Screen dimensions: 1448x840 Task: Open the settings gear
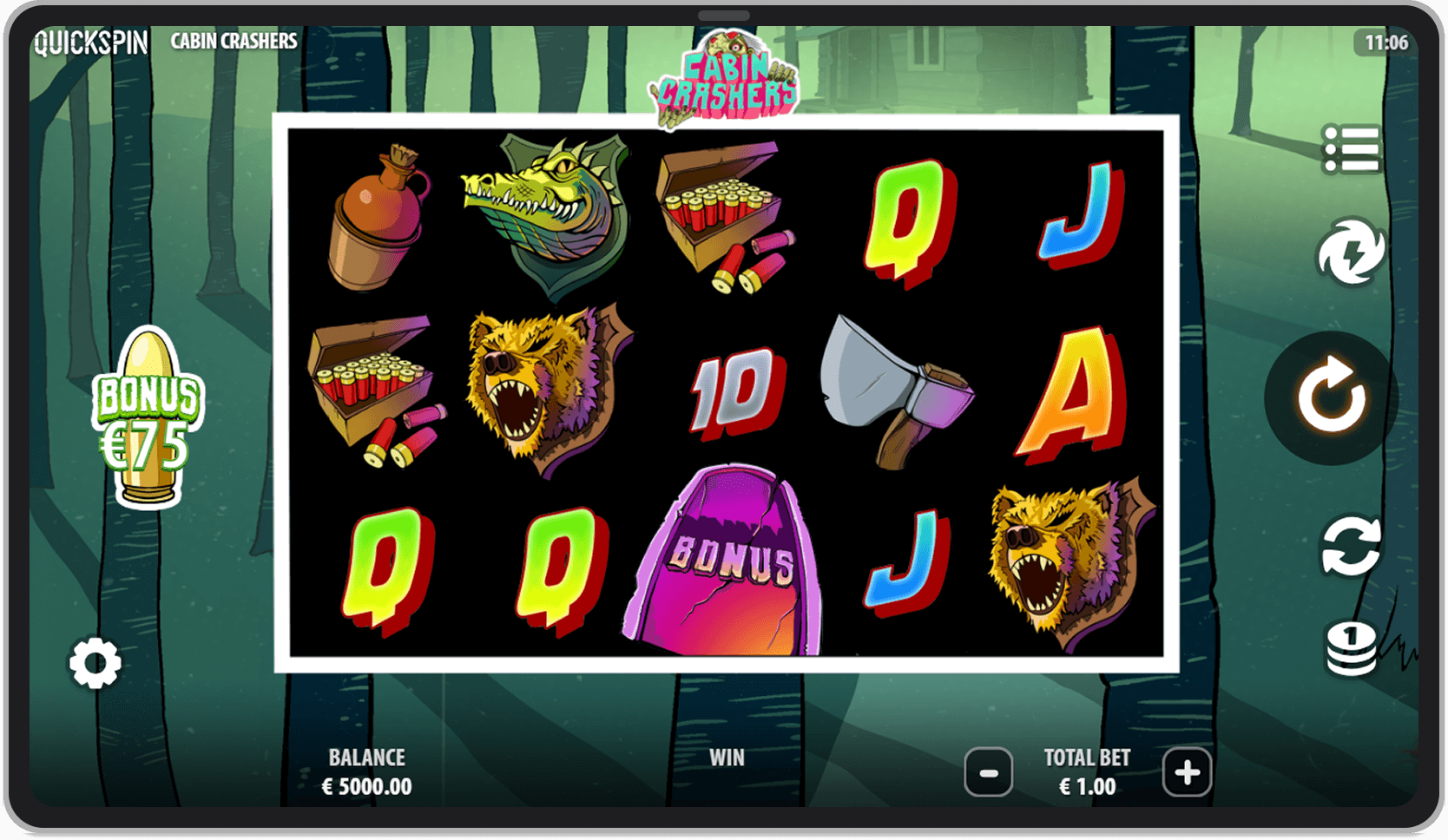pos(93,663)
